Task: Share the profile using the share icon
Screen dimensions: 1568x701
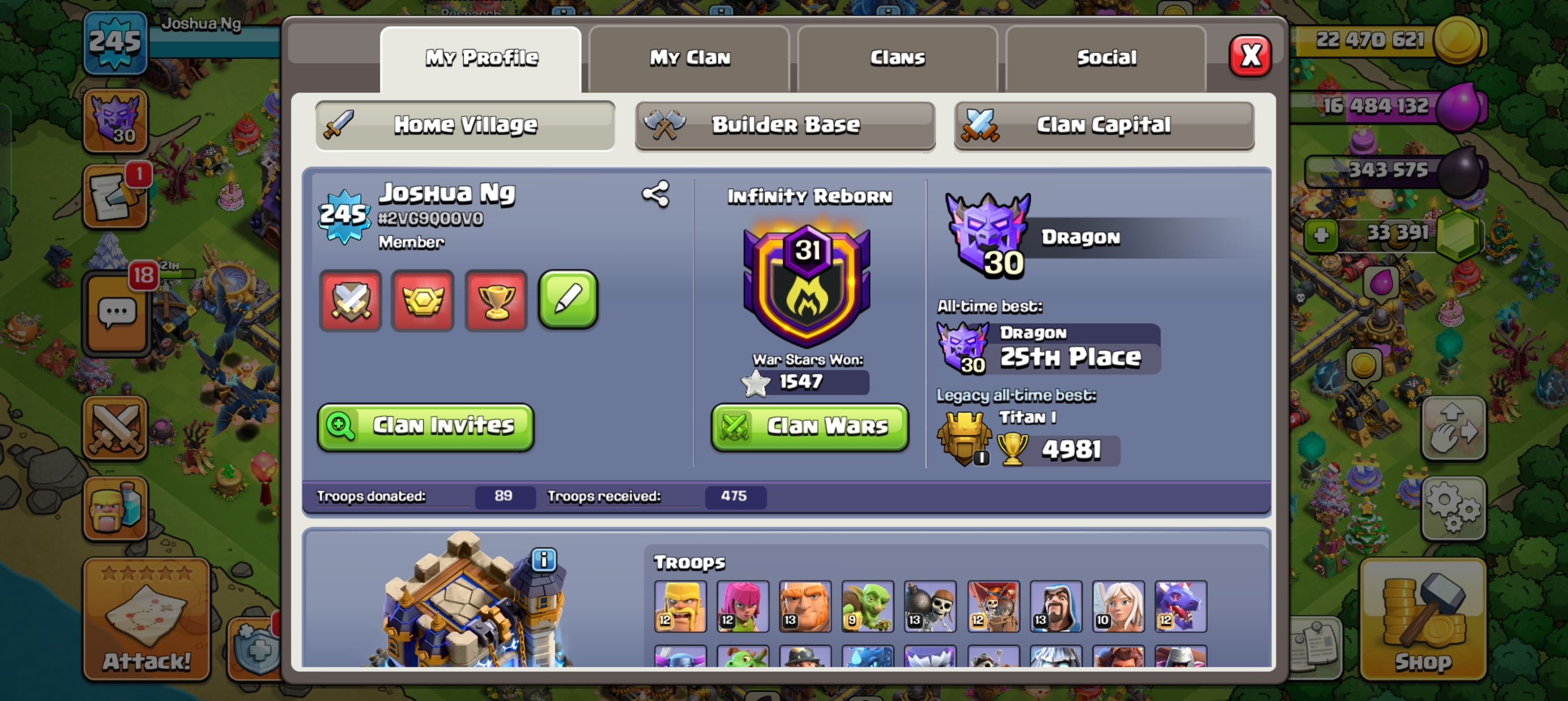Action: click(656, 194)
